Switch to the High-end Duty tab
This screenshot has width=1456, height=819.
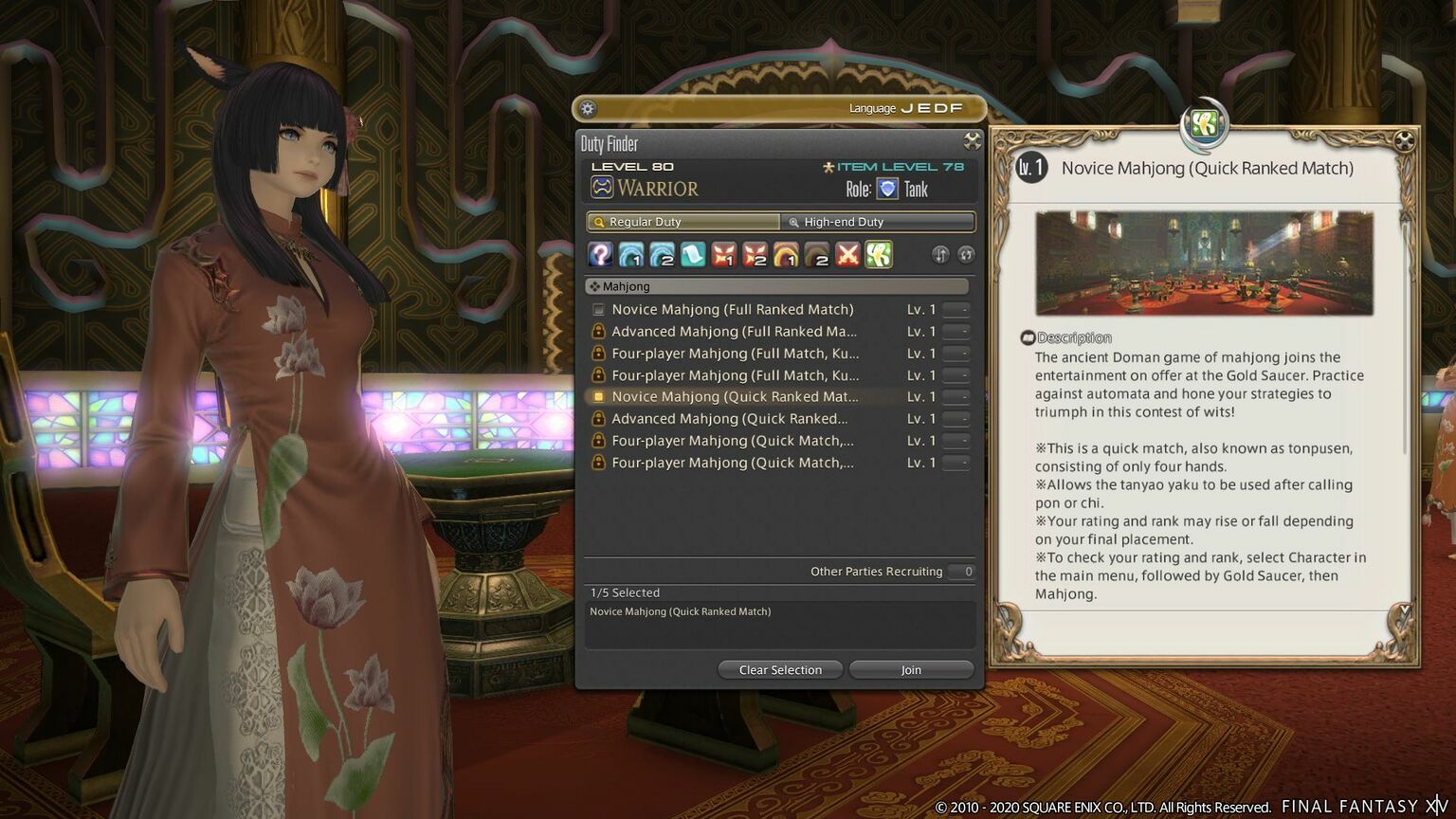(877, 222)
